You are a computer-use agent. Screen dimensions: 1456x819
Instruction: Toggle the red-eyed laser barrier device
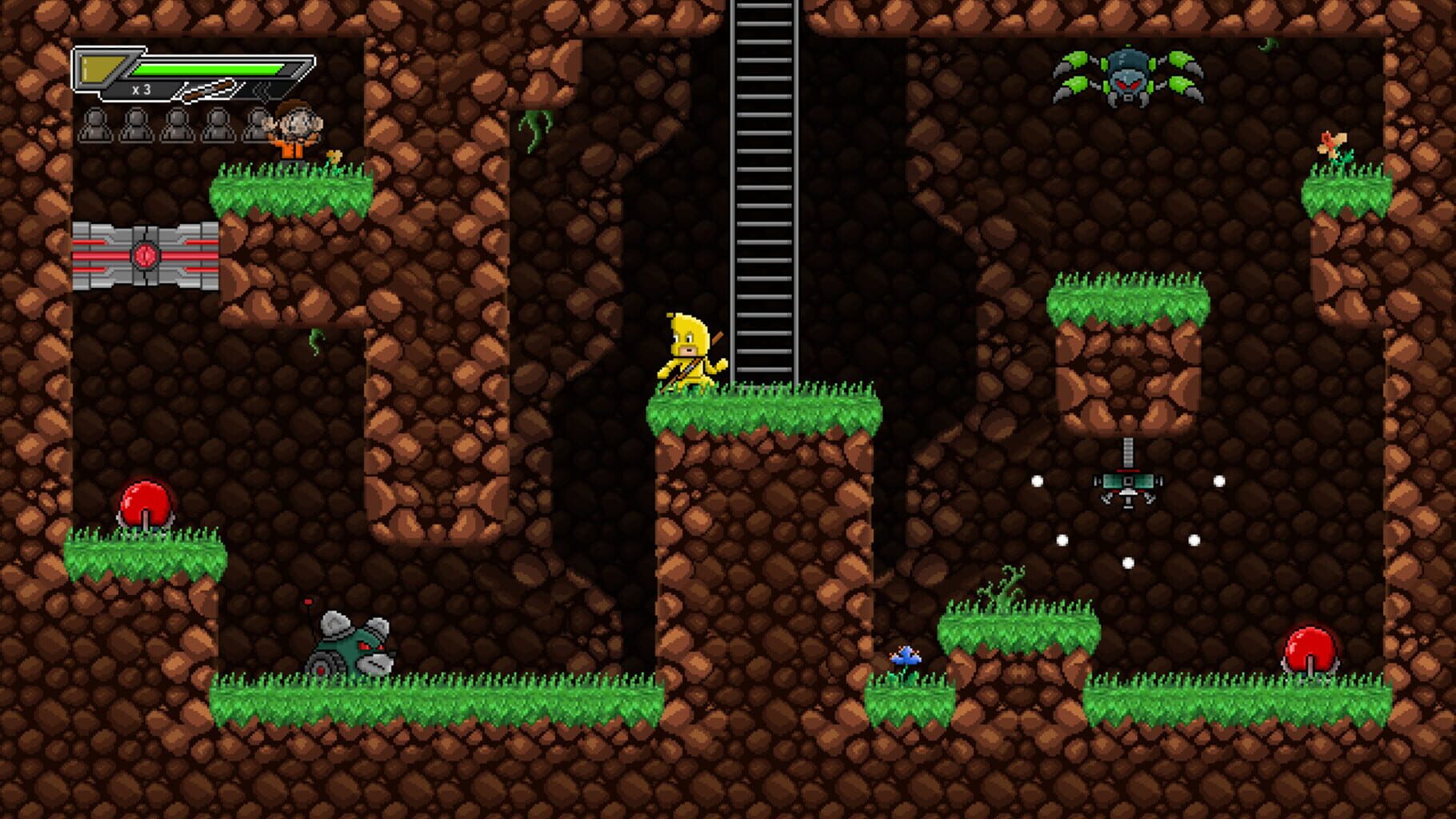144,256
